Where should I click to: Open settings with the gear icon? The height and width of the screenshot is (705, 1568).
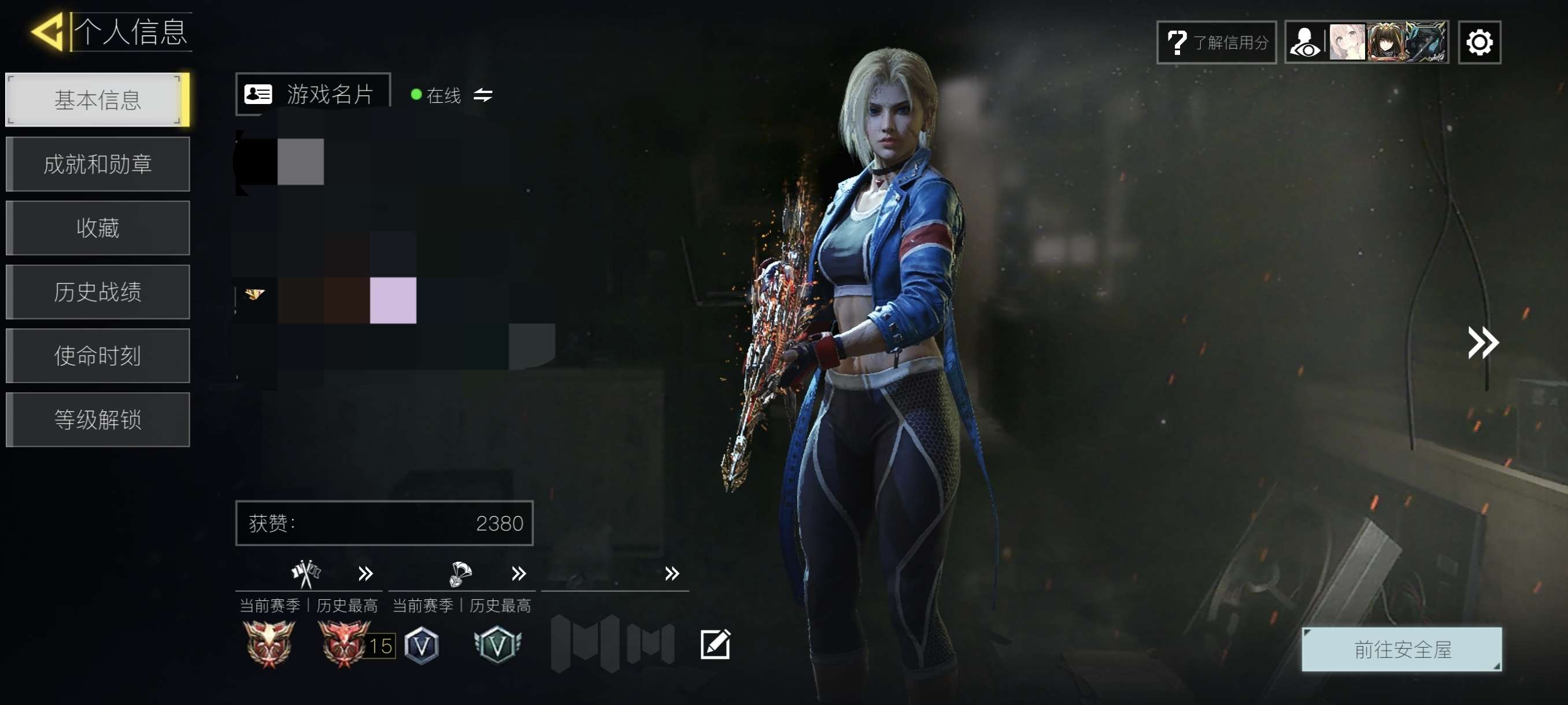click(x=1478, y=43)
